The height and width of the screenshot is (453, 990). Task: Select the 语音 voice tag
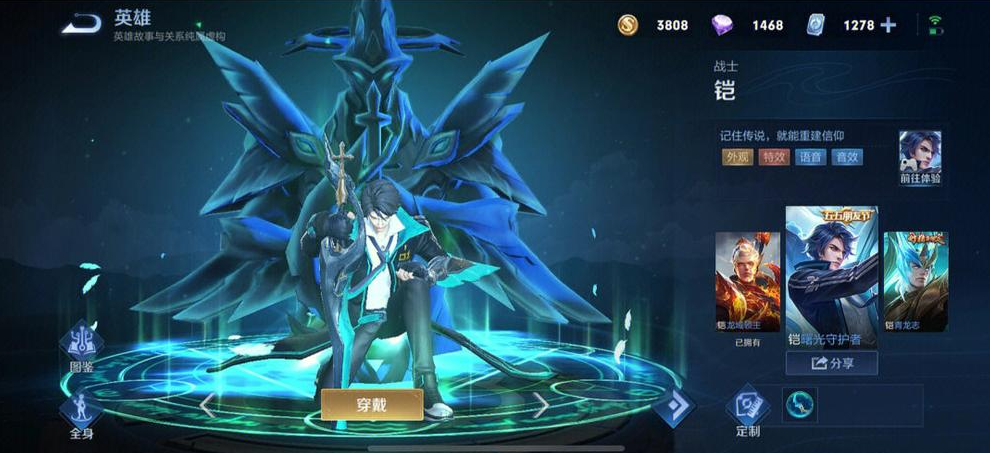tap(810, 157)
